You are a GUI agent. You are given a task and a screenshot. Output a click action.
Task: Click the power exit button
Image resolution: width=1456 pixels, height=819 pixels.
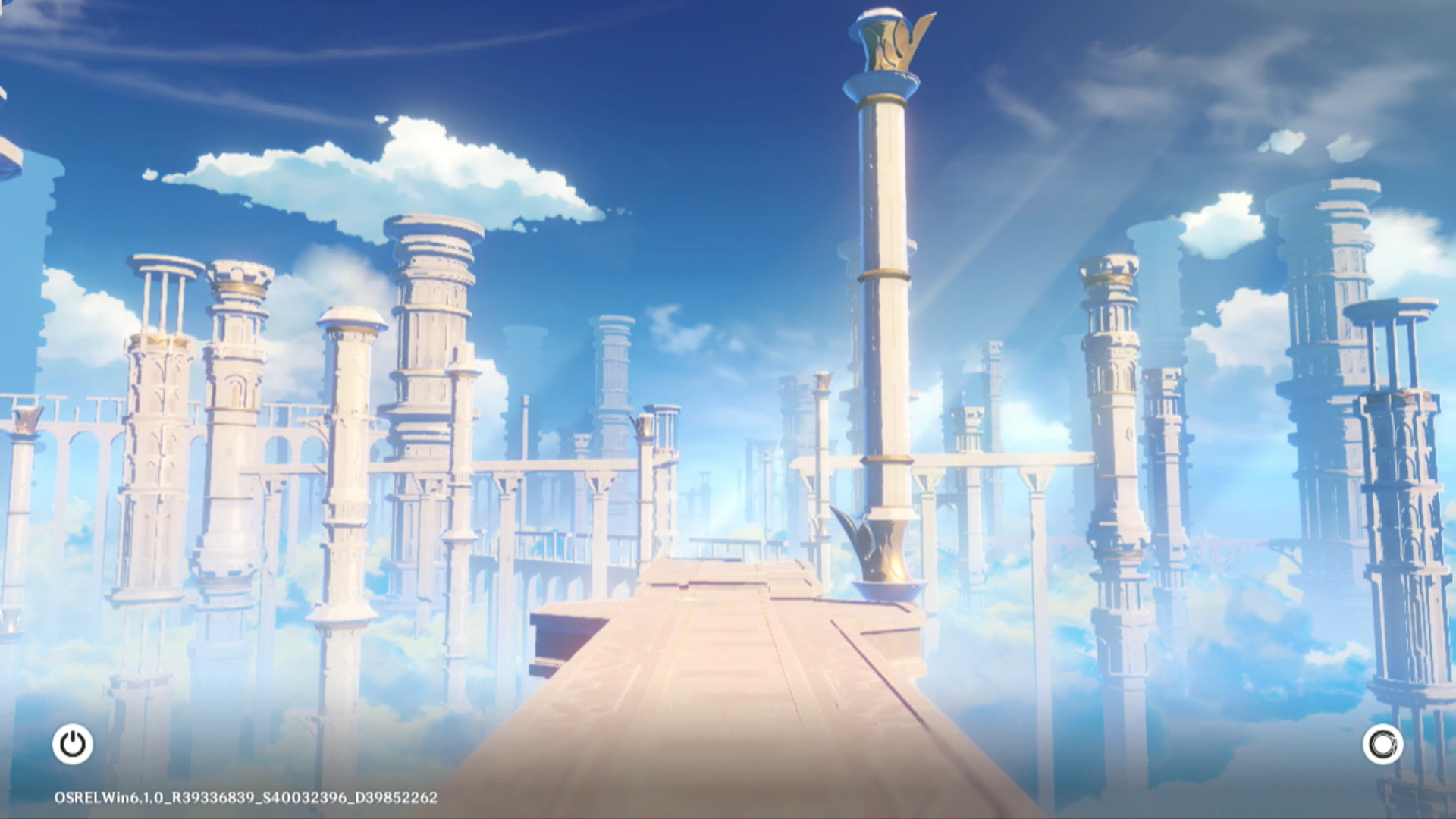tap(73, 744)
